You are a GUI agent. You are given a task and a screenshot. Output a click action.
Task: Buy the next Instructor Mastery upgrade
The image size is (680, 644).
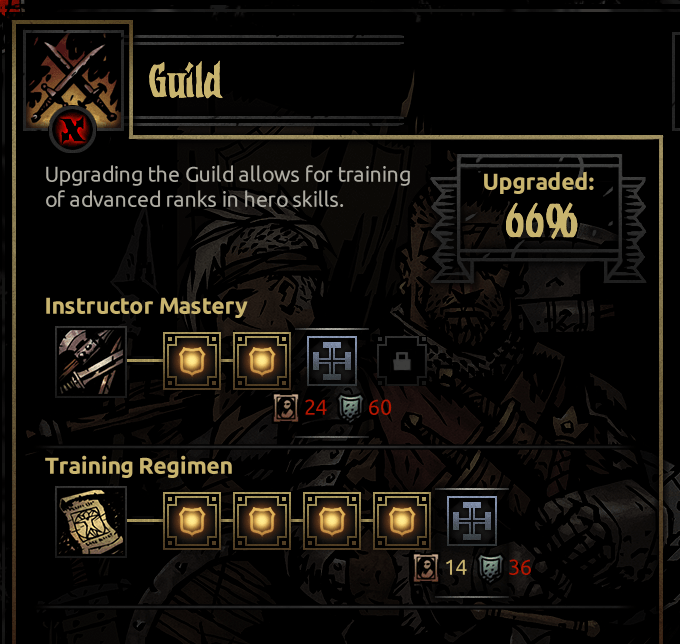pos(332,361)
